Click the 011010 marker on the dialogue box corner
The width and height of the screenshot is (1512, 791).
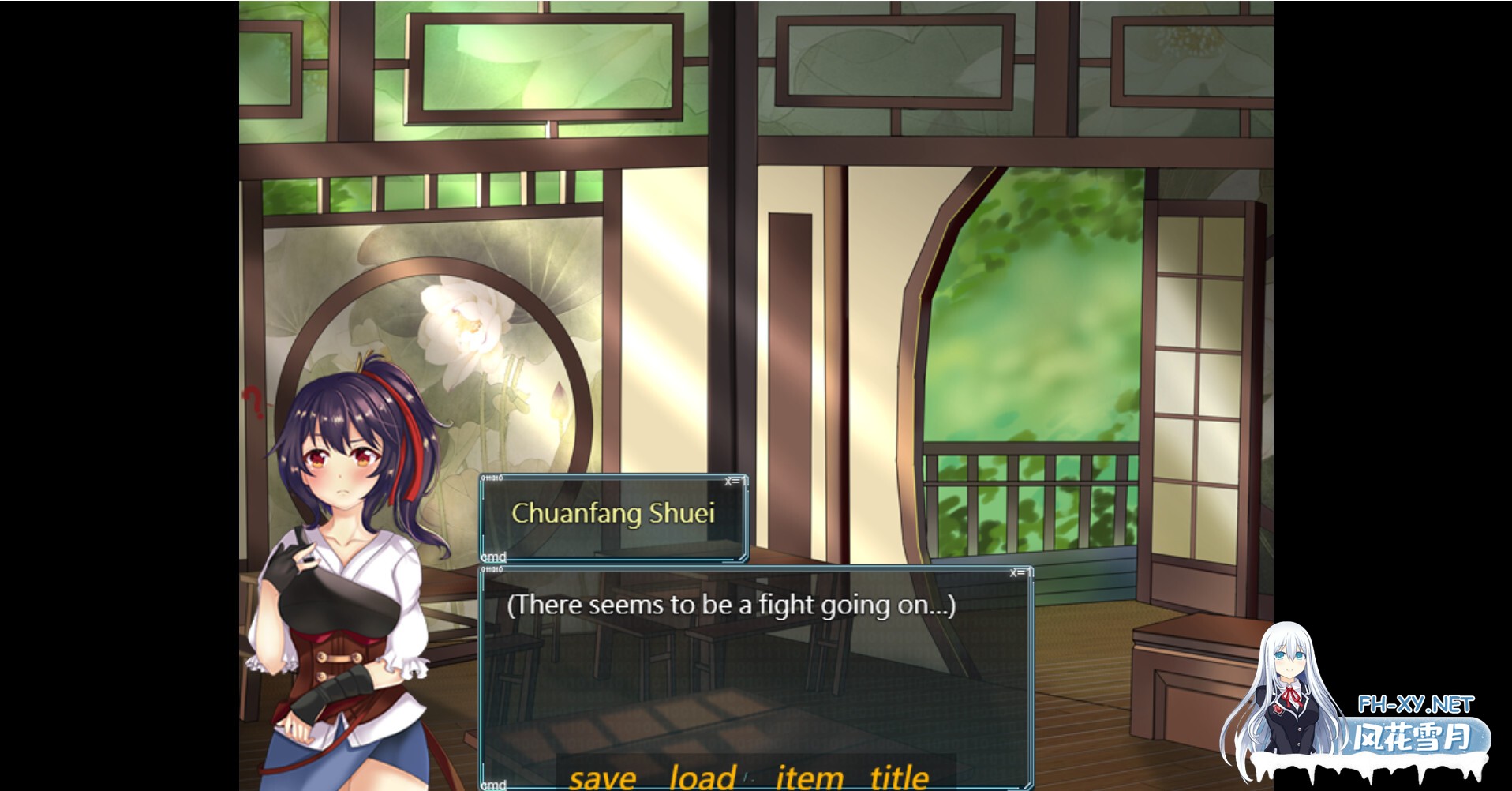pos(492,569)
